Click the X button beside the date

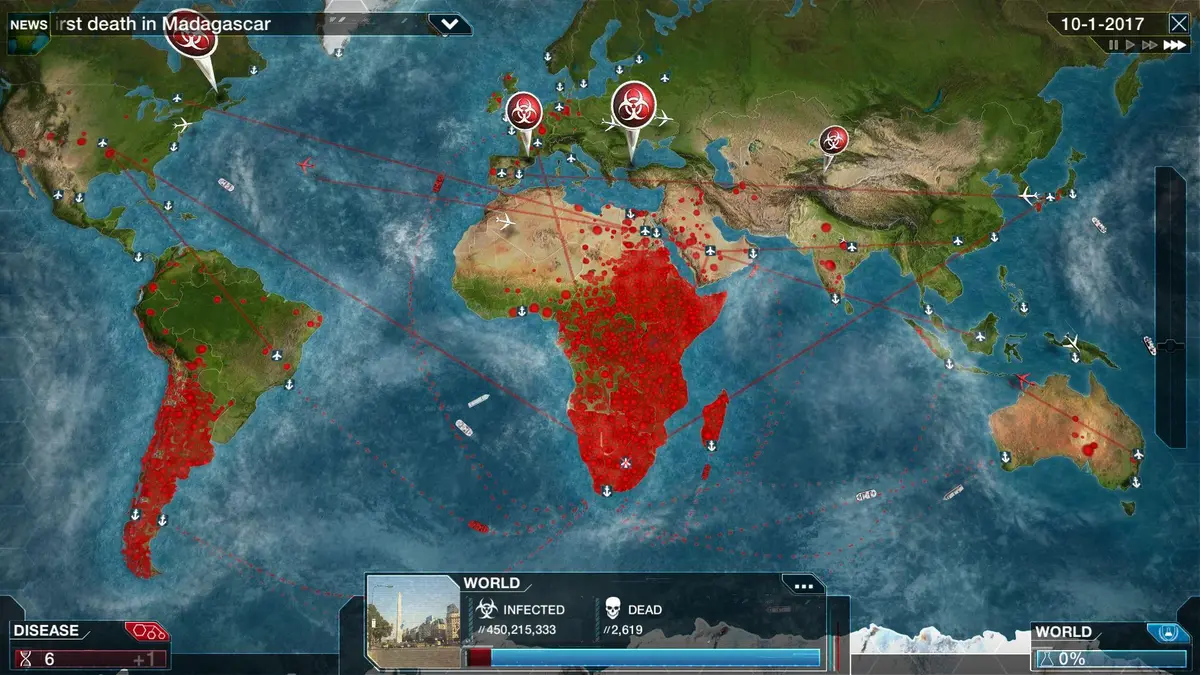tap(1178, 24)
